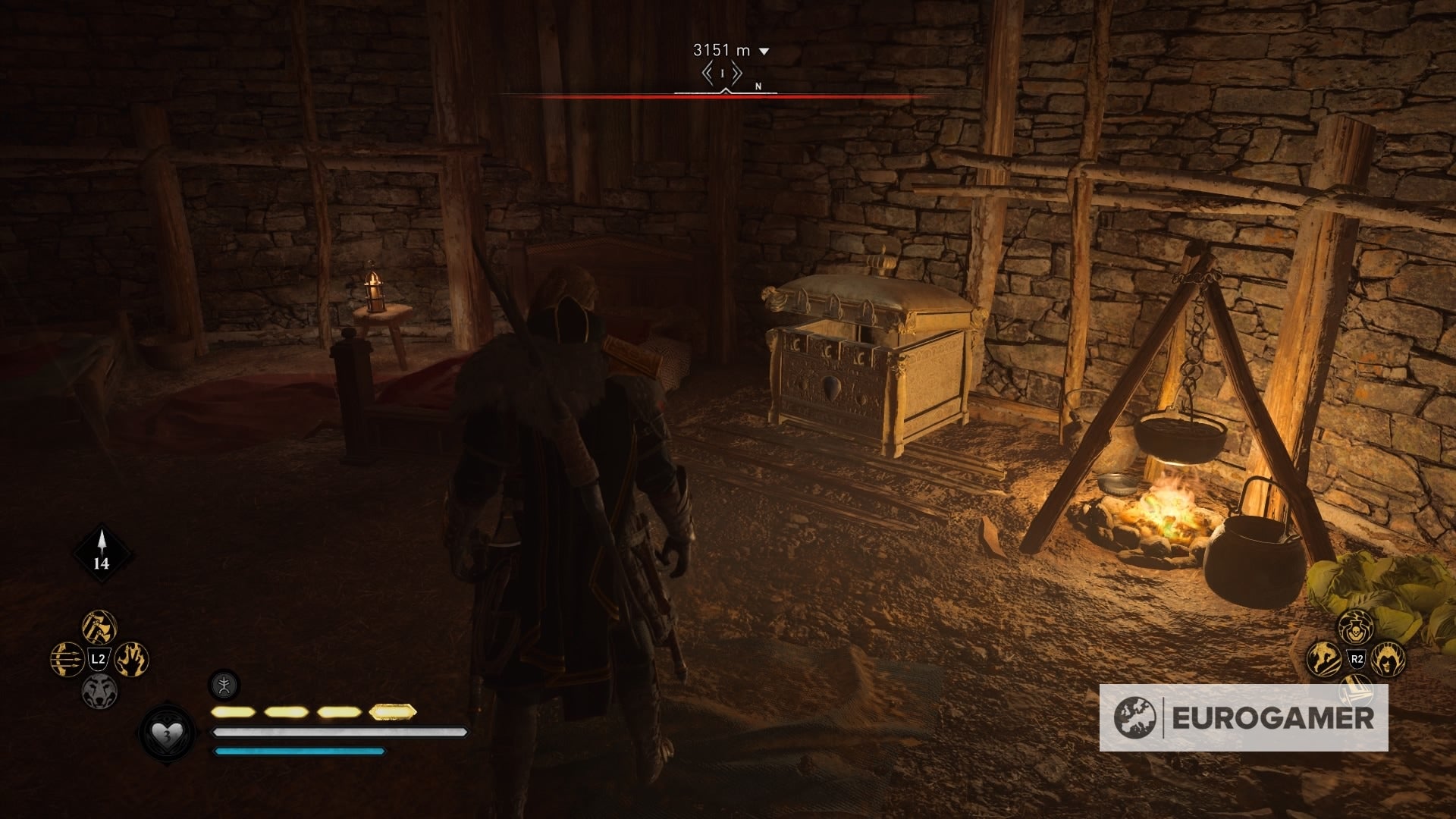The height and width of the screenshot is (819, 1456).
Task: Select the quest marker I on the compass
Action: click(722, 73)
